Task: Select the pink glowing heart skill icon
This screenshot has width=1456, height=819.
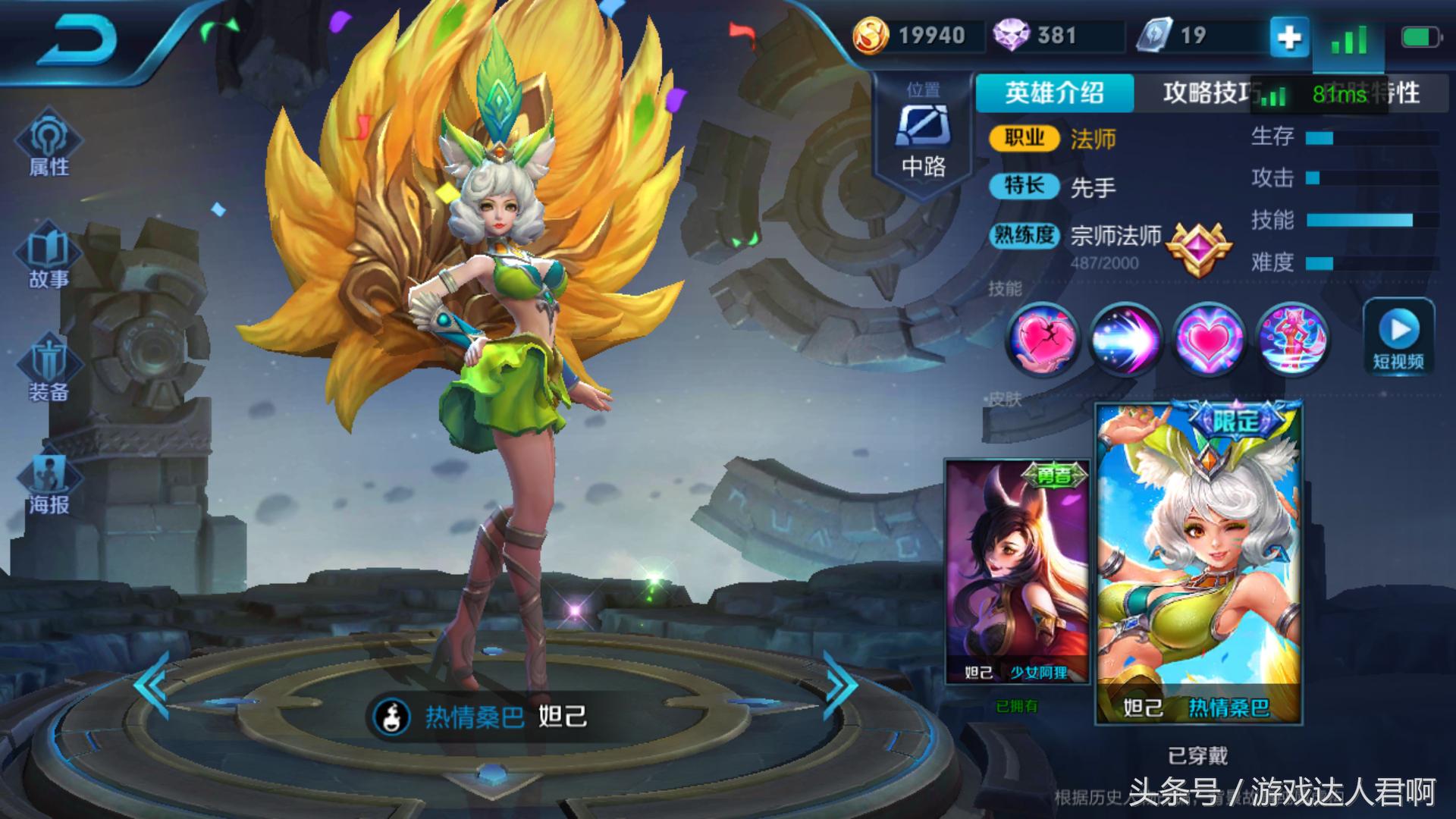Action: (x=1208, y=339)
